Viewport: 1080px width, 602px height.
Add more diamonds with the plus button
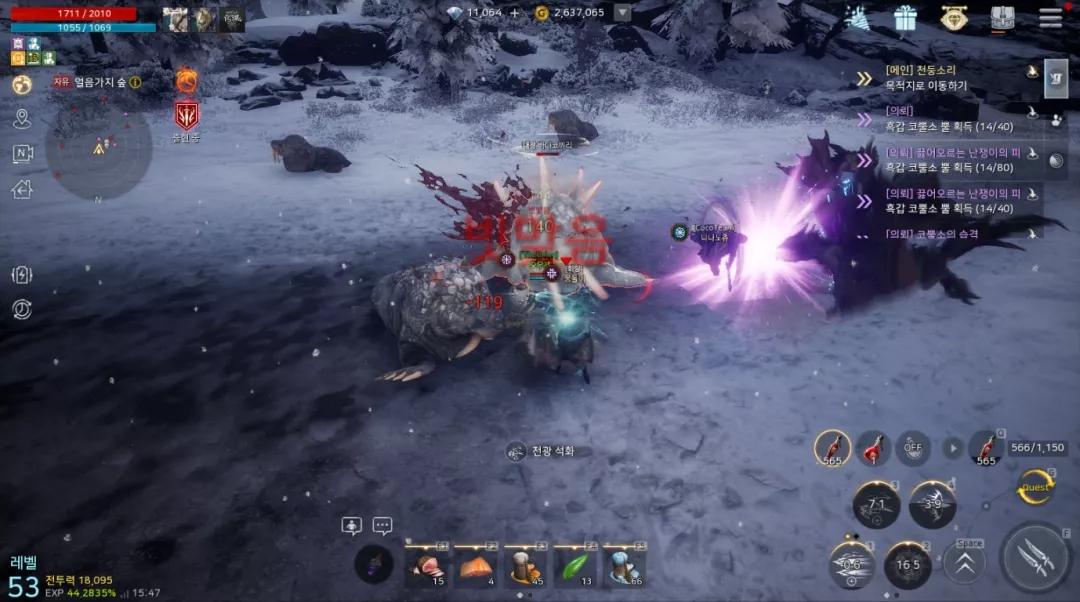(x=515, y=13)
